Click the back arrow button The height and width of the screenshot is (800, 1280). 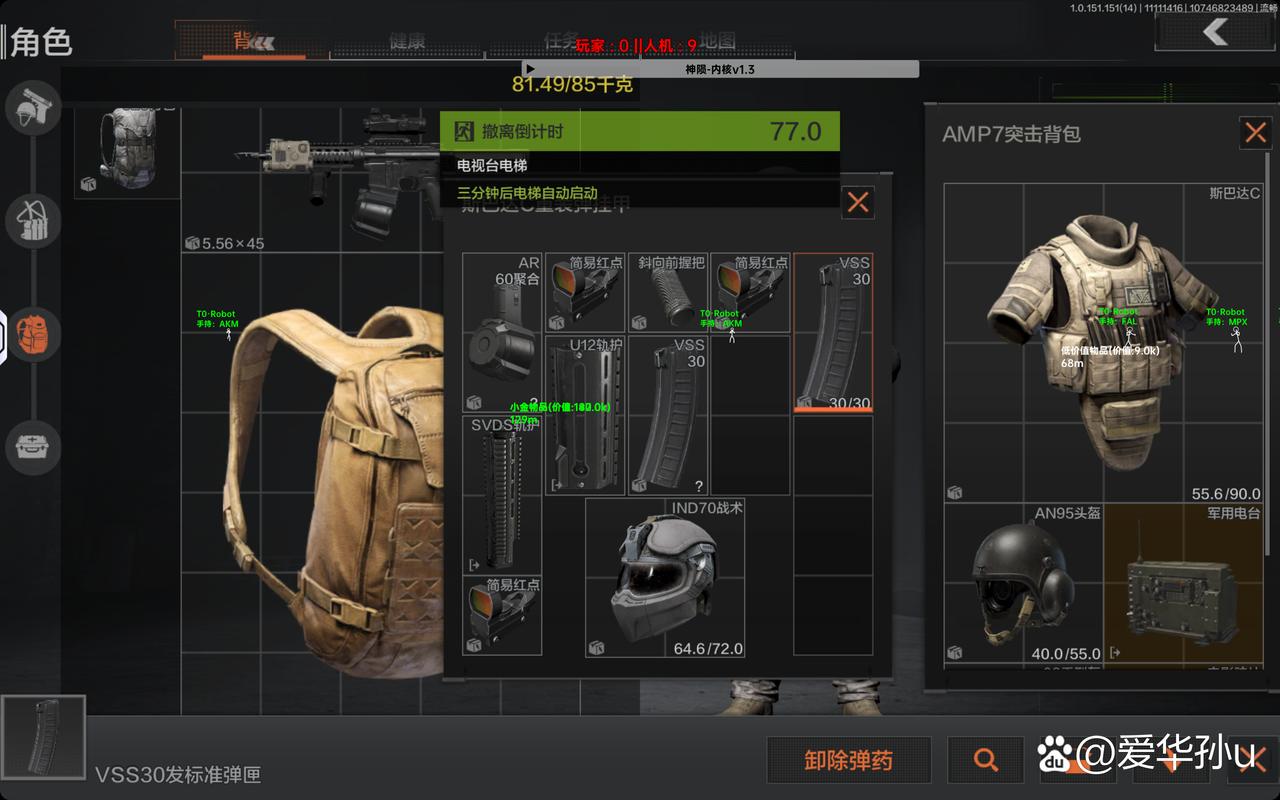(1215, 32)
